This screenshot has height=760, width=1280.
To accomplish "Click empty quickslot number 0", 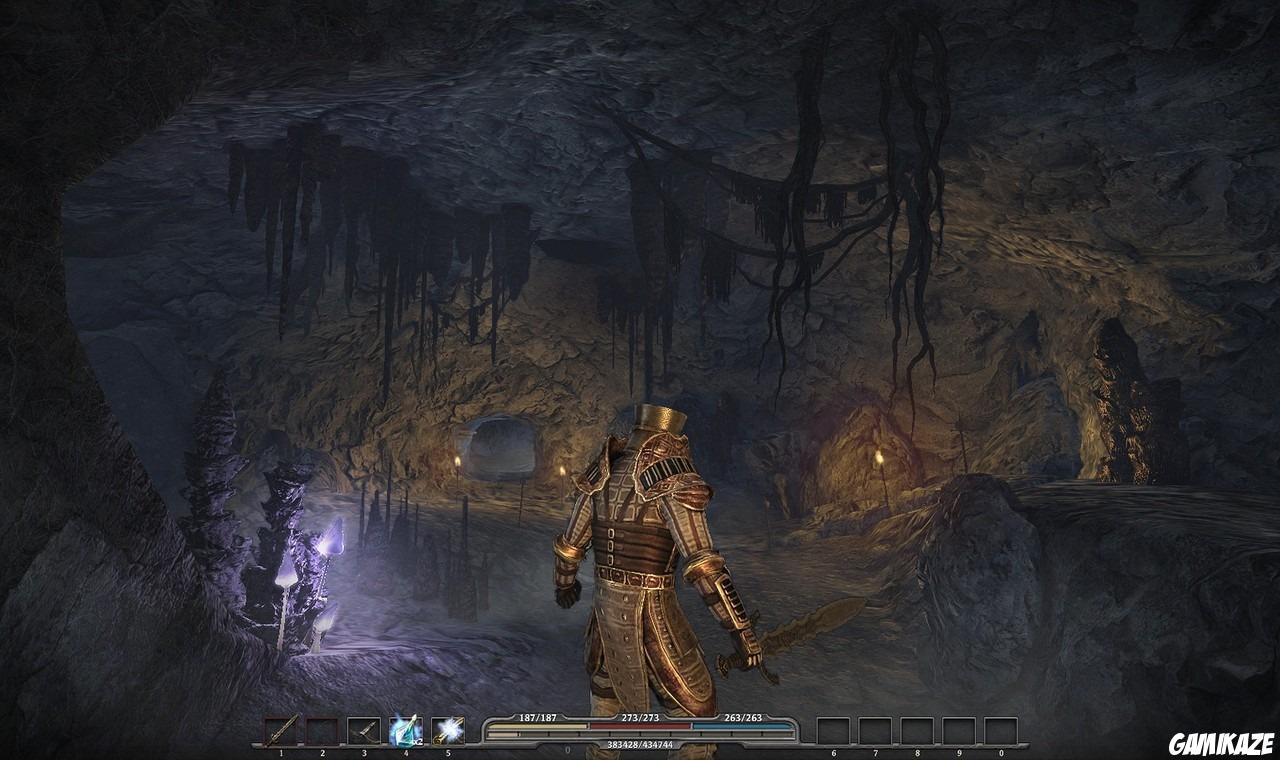I will [1001, 728].
